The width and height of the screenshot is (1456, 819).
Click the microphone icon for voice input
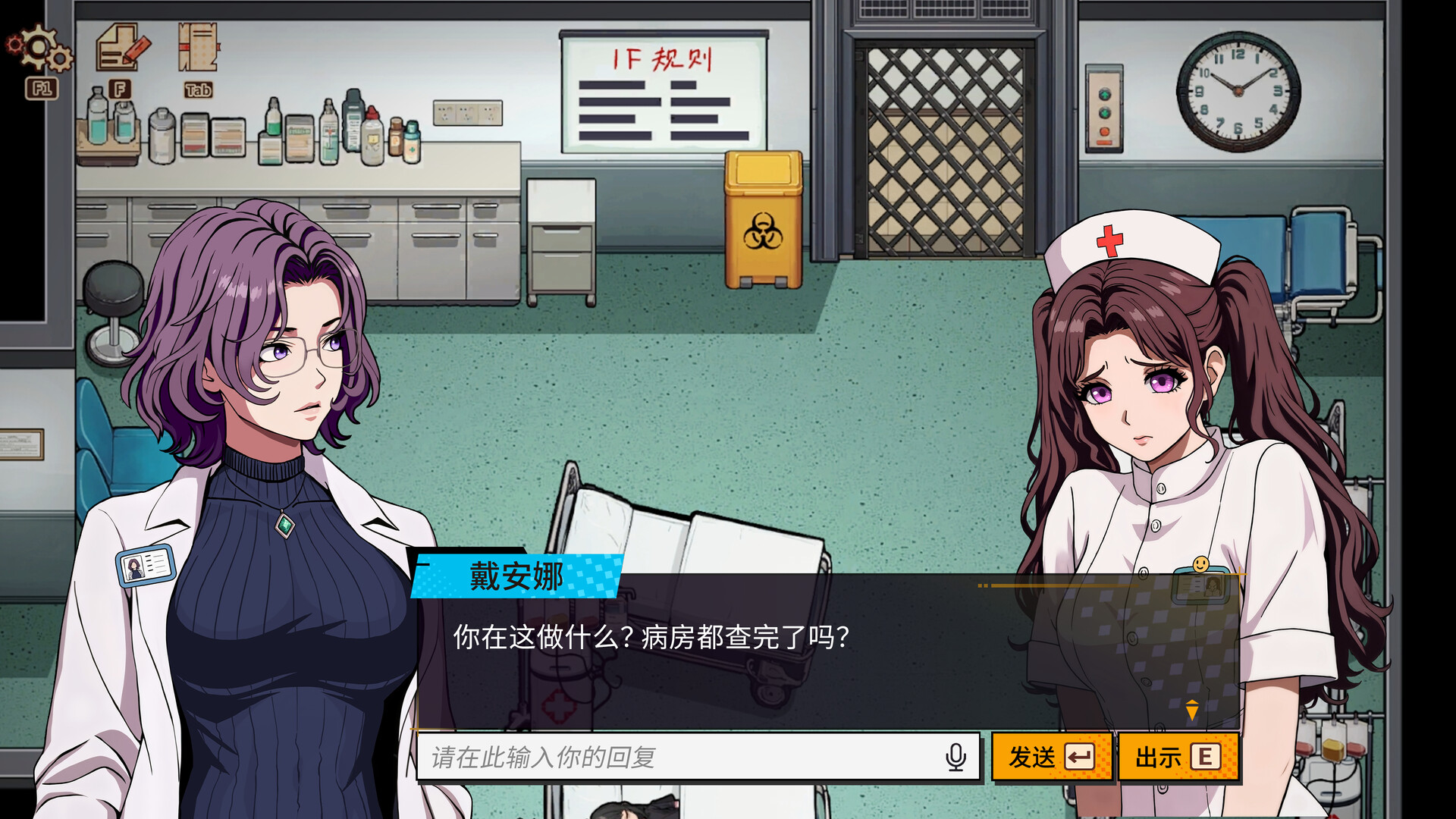pyautogui.click(x=955, y=756)
